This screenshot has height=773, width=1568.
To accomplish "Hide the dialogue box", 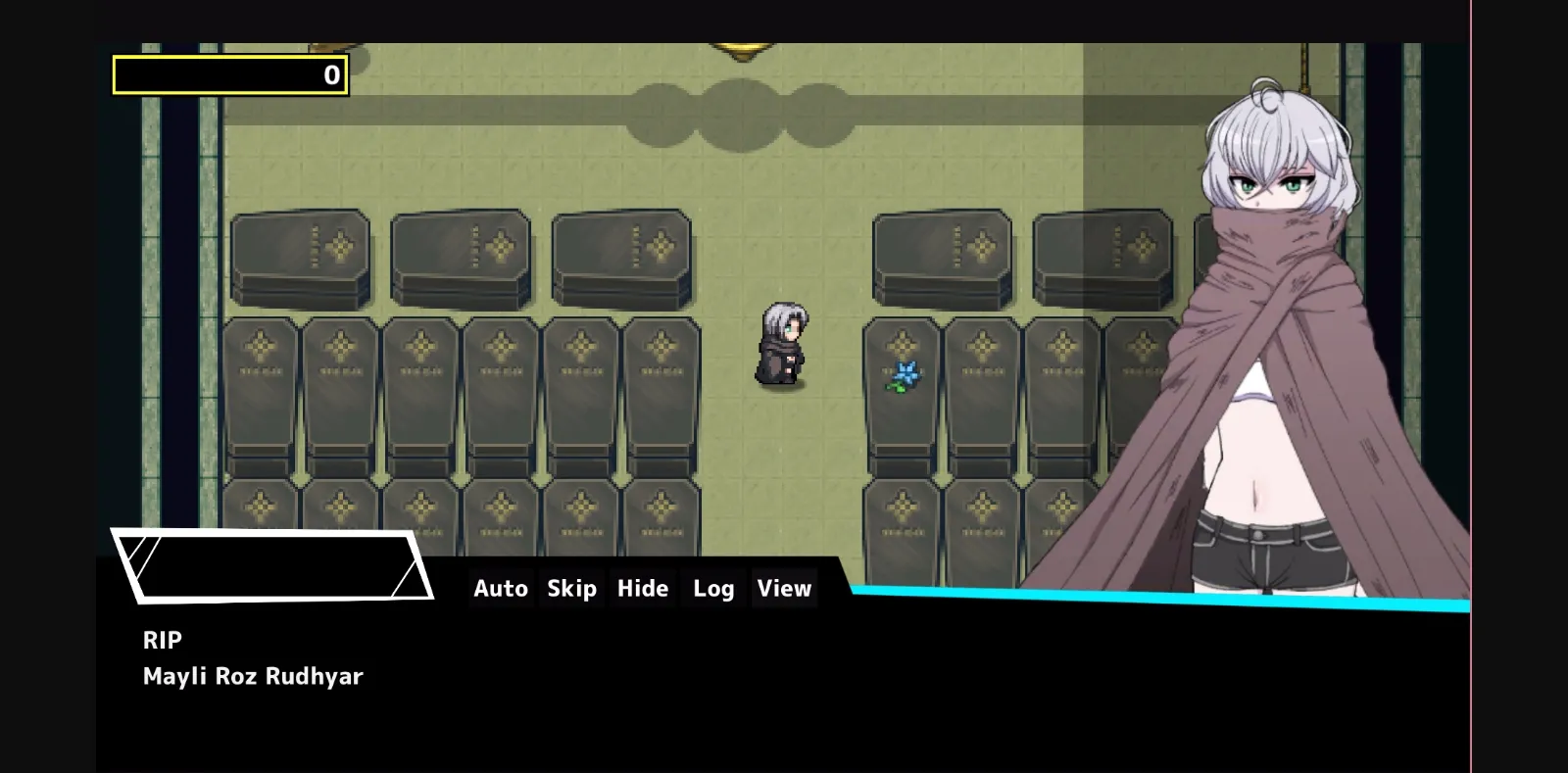I will (x=642, y=588).
